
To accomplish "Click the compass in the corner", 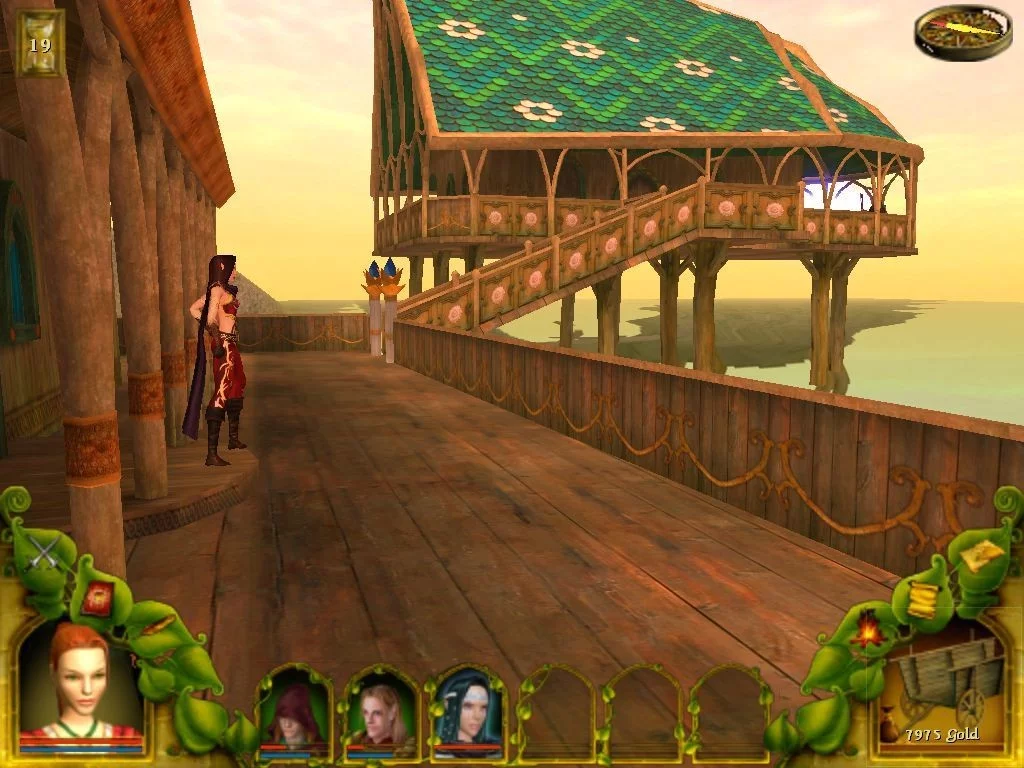I will [962, 30].
